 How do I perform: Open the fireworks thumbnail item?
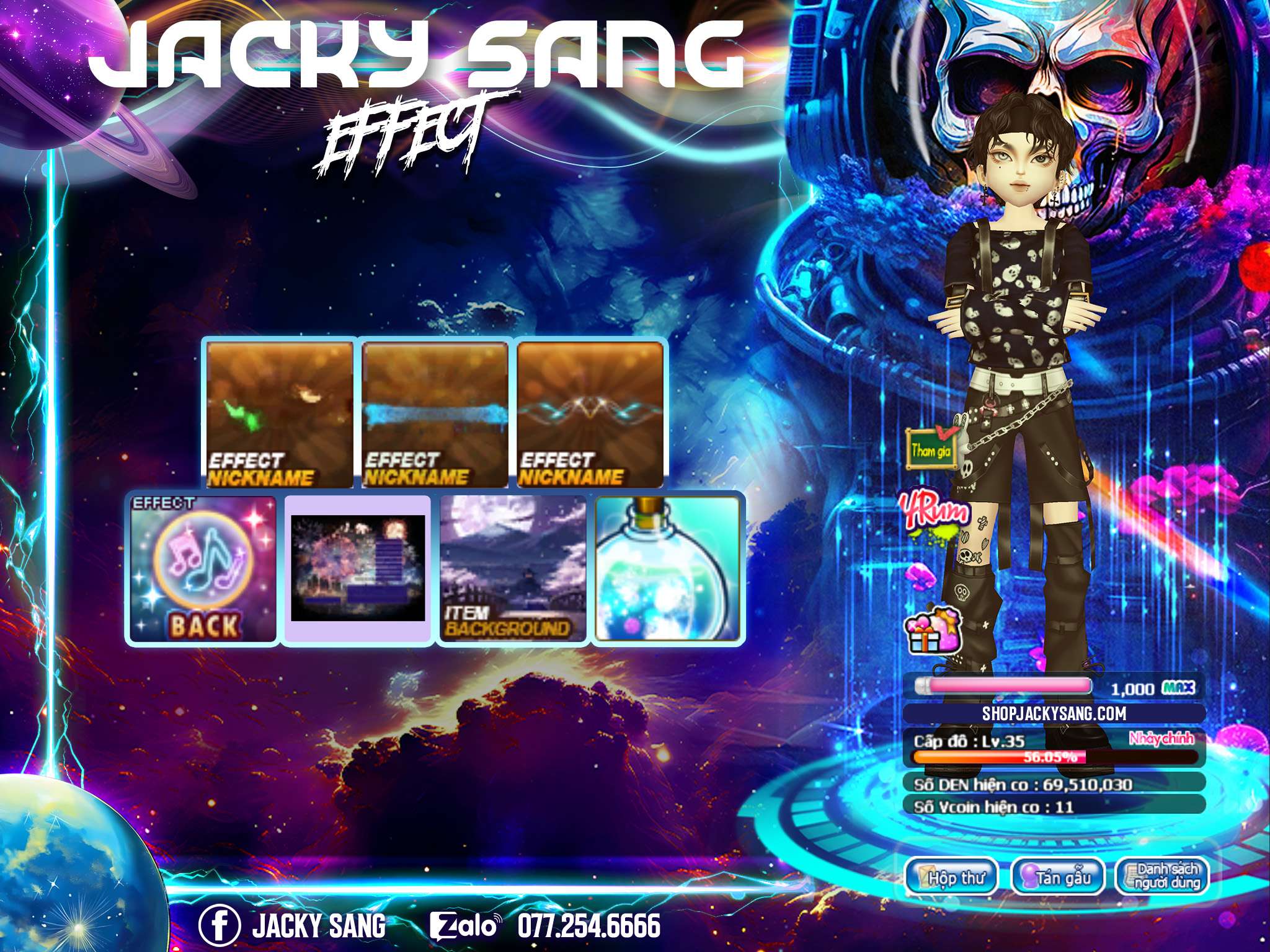[358, 568]
